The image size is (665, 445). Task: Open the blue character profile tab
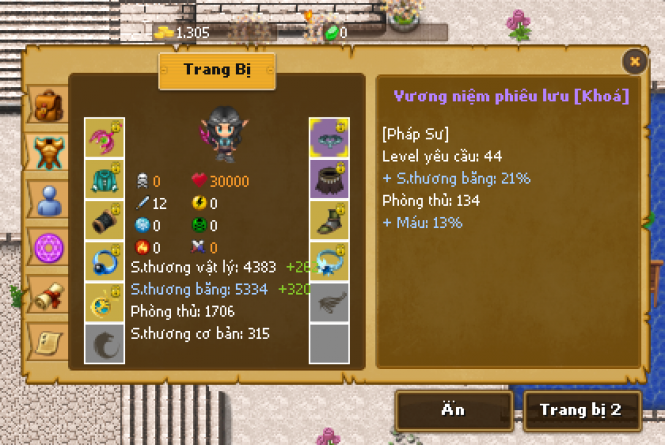click(46, 201)
